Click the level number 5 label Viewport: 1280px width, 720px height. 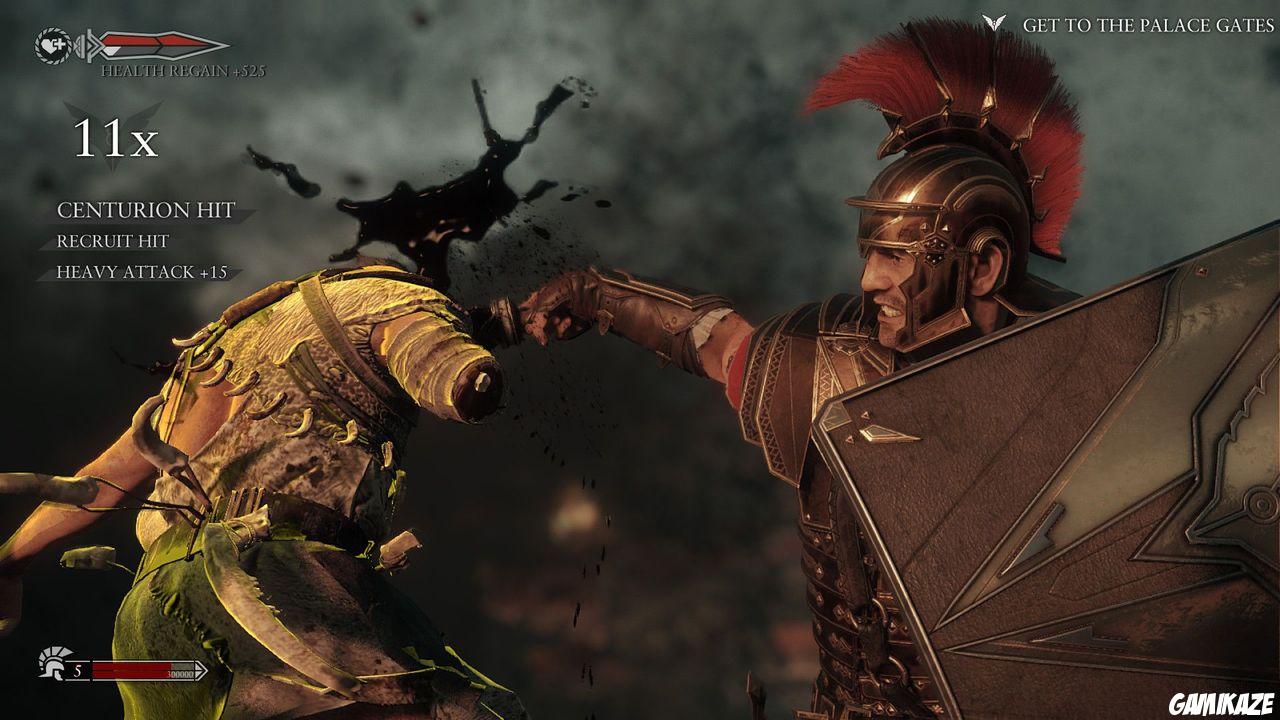point(78,670)
